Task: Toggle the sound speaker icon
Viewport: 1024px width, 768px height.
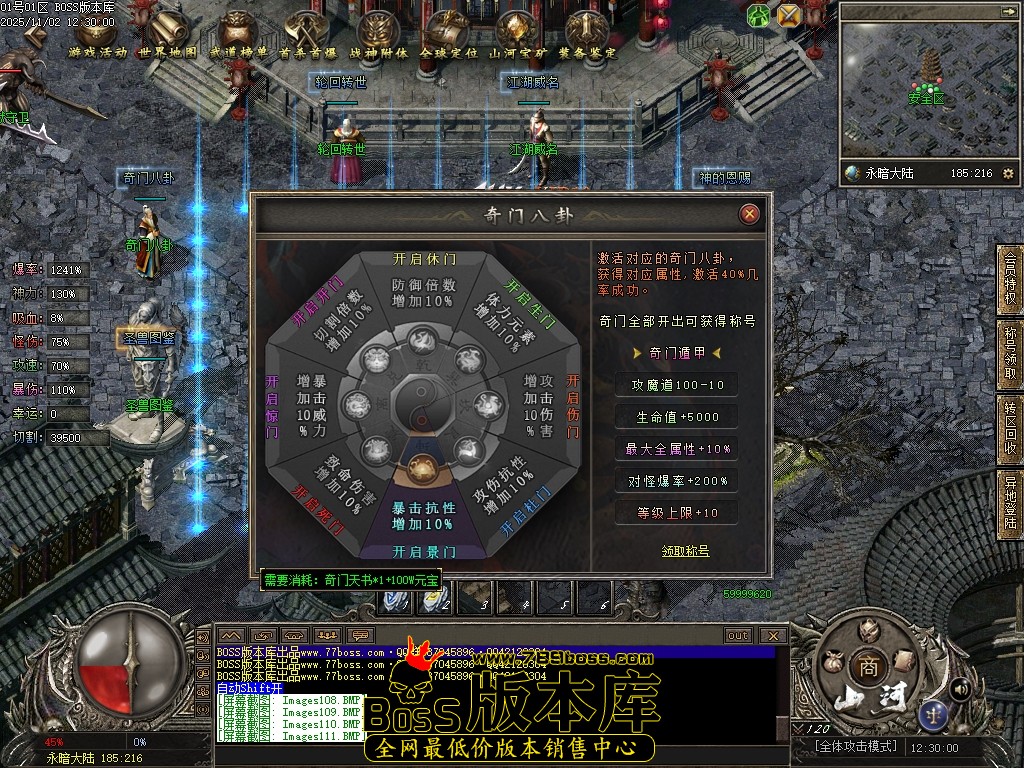Action: point(960,688)
